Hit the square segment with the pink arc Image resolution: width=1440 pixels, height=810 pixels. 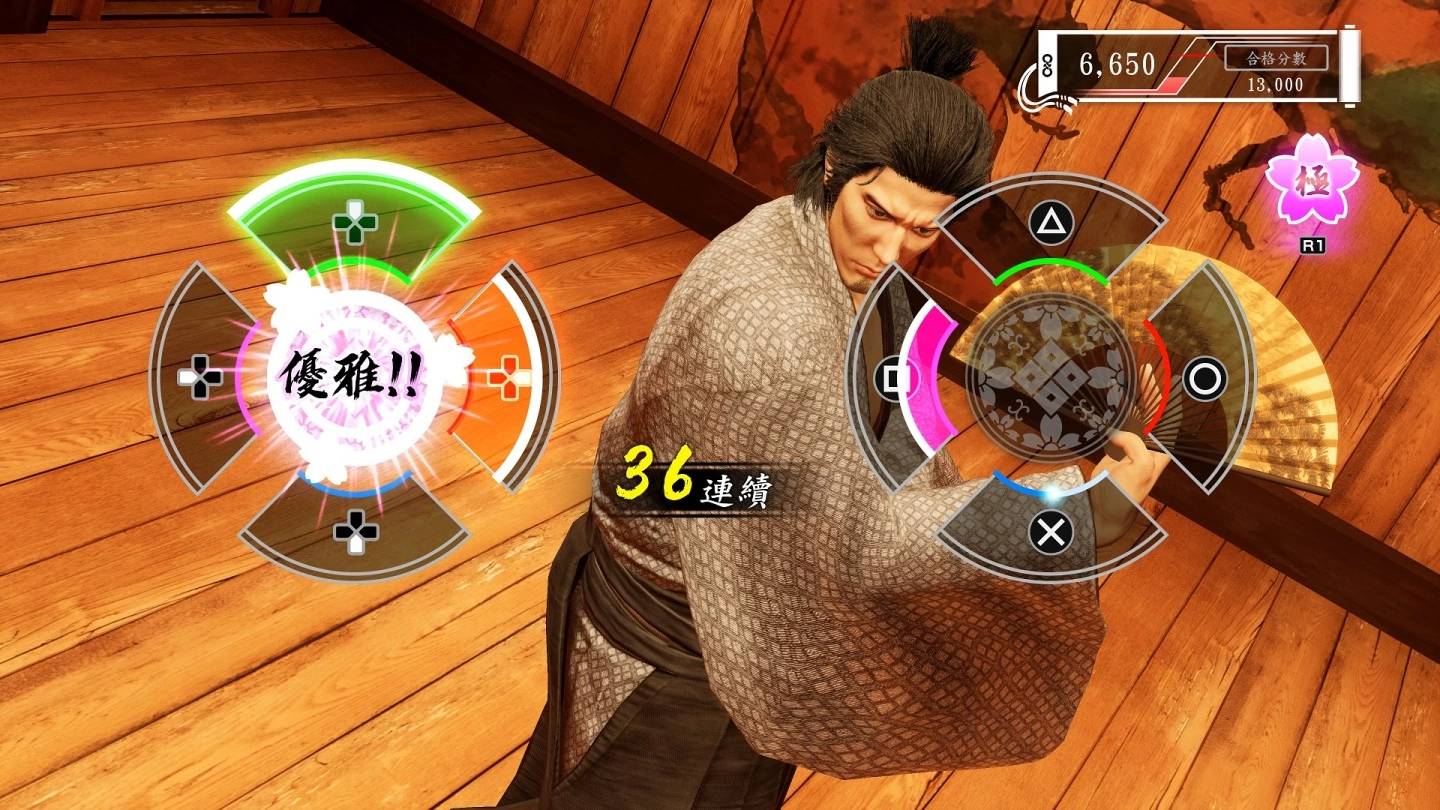(893, 378)
